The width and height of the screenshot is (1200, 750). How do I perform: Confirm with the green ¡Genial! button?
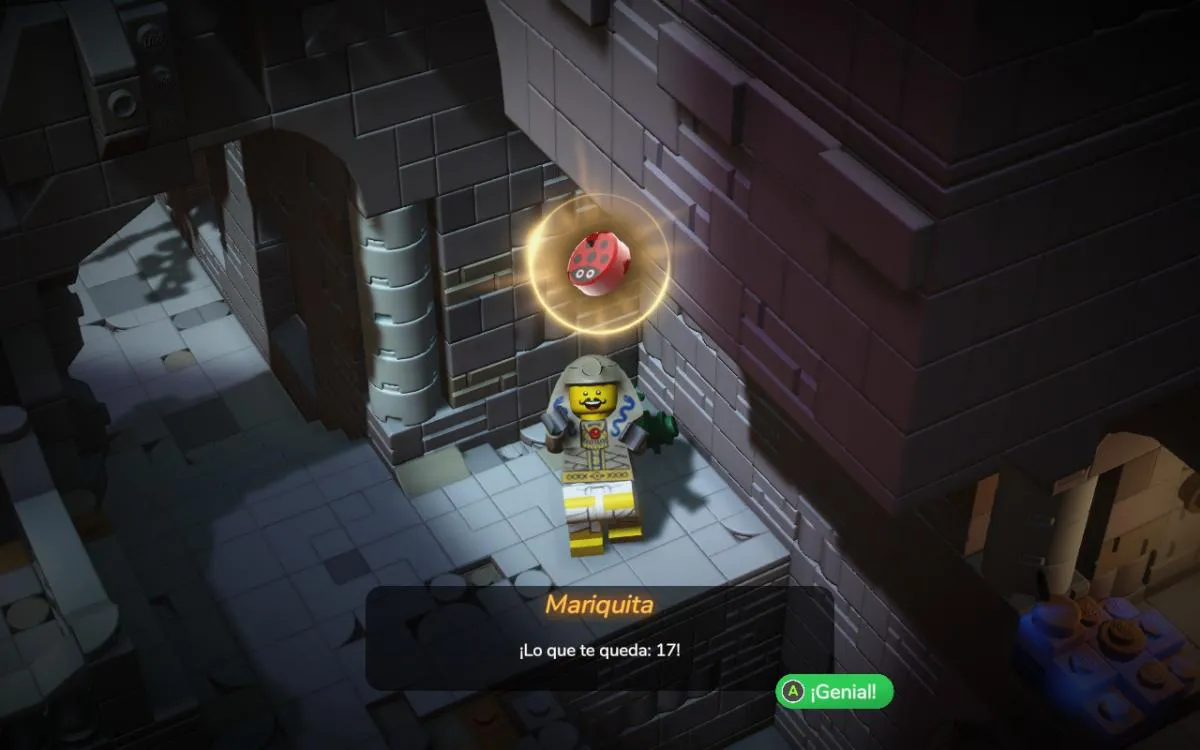[834, 691]
